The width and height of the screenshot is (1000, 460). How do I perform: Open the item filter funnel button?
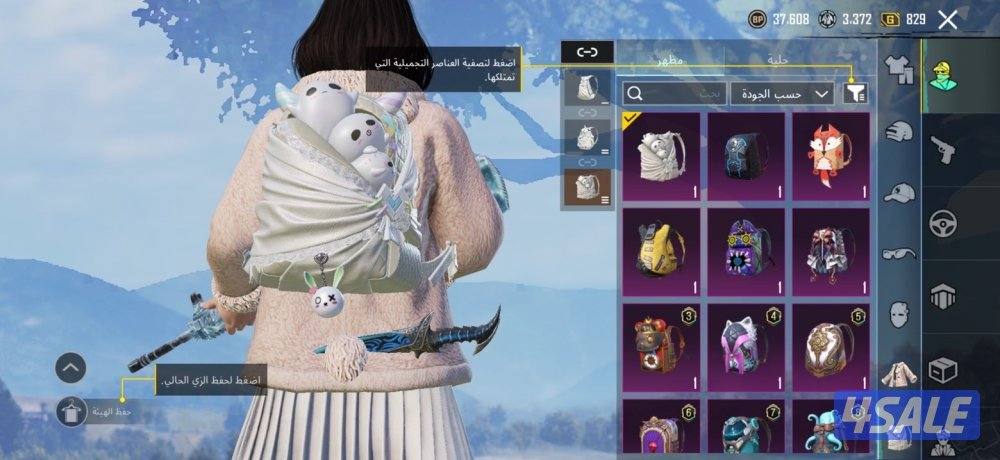click(x=856, y=93)
